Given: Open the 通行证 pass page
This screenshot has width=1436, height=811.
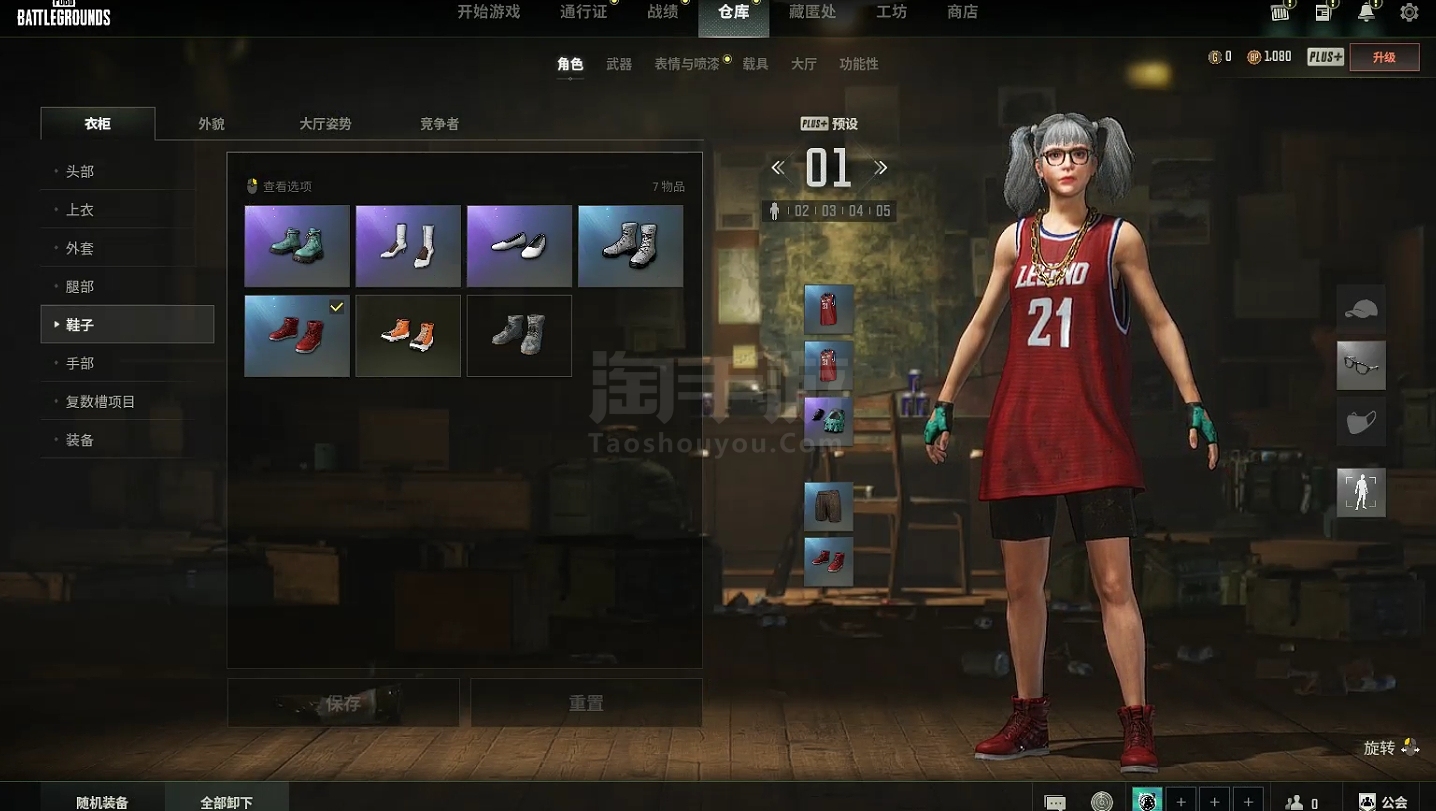Looking at the screenshot, I should click(583, 12).
